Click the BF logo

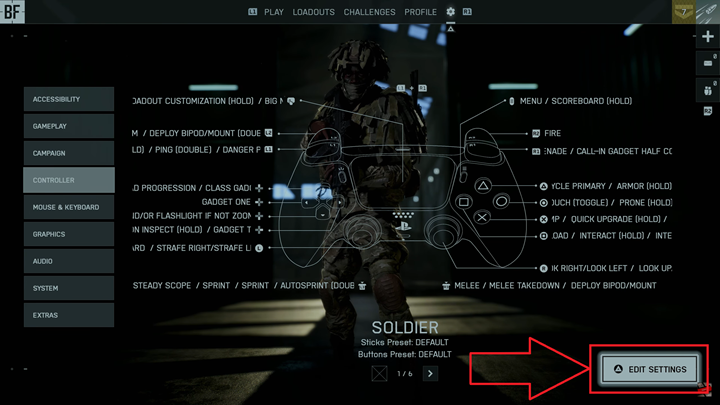coord(13,13)
